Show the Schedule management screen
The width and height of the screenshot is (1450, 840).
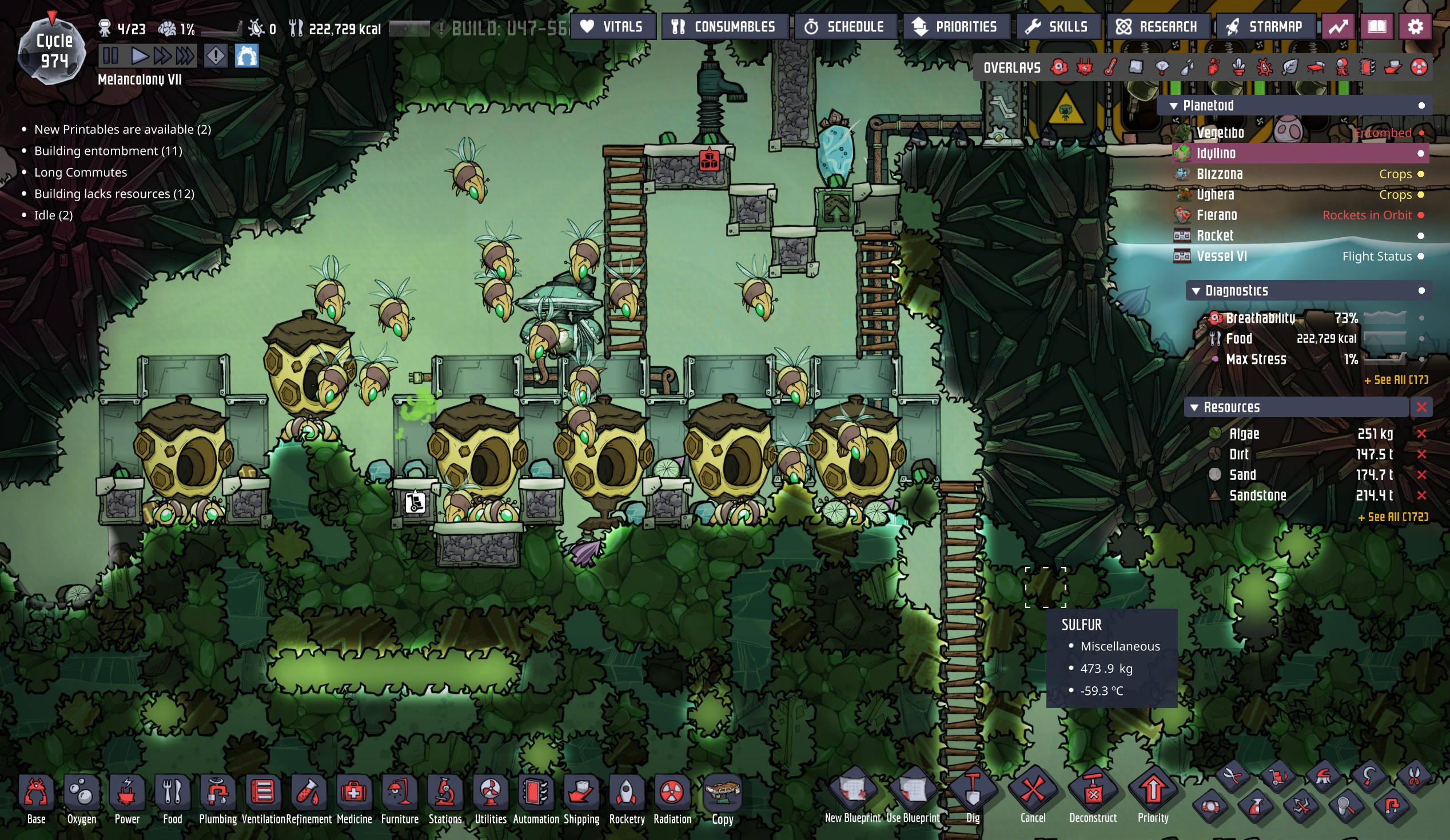coord(844,27)
